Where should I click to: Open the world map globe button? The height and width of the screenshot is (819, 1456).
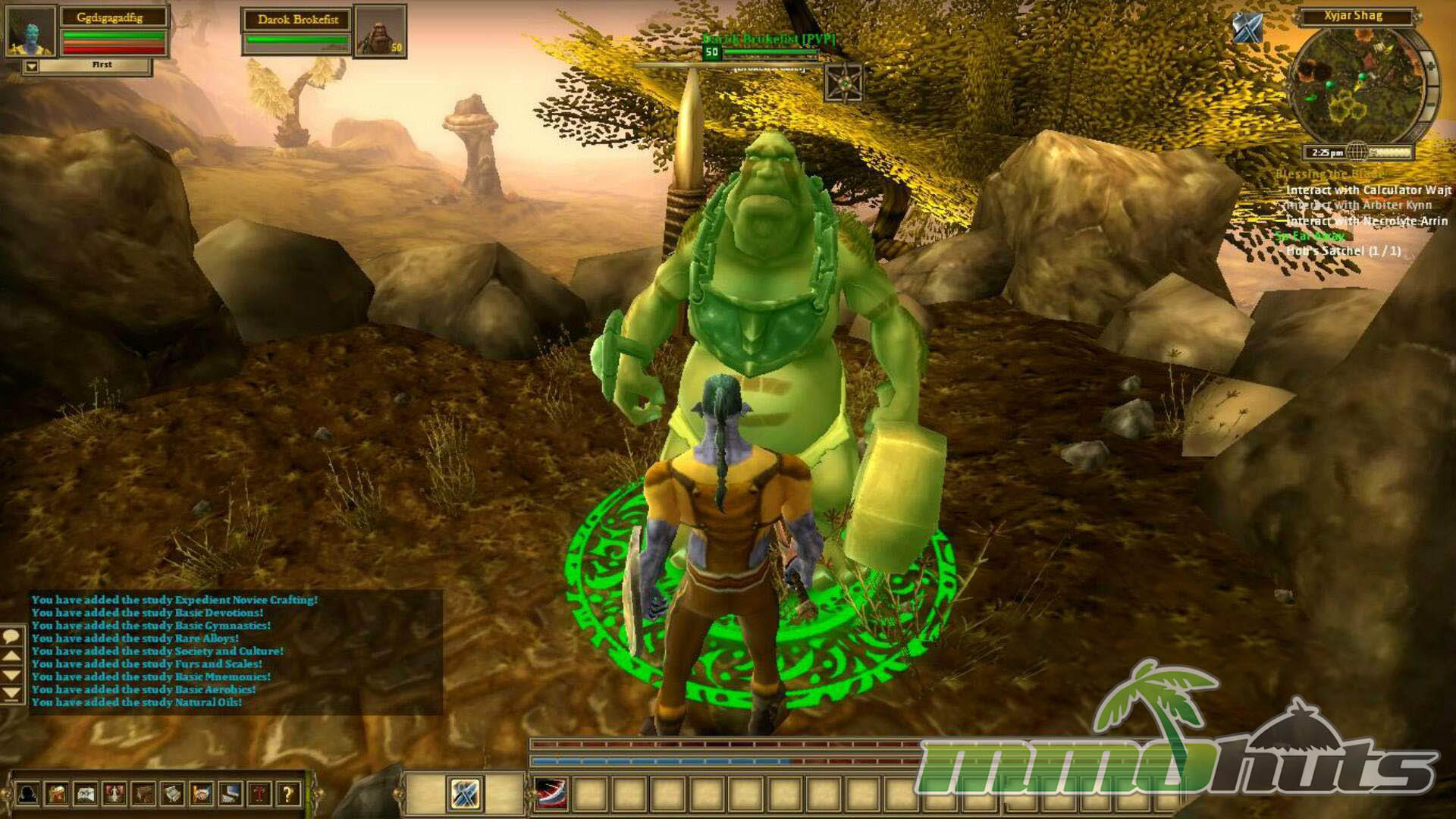(1357, 152)
